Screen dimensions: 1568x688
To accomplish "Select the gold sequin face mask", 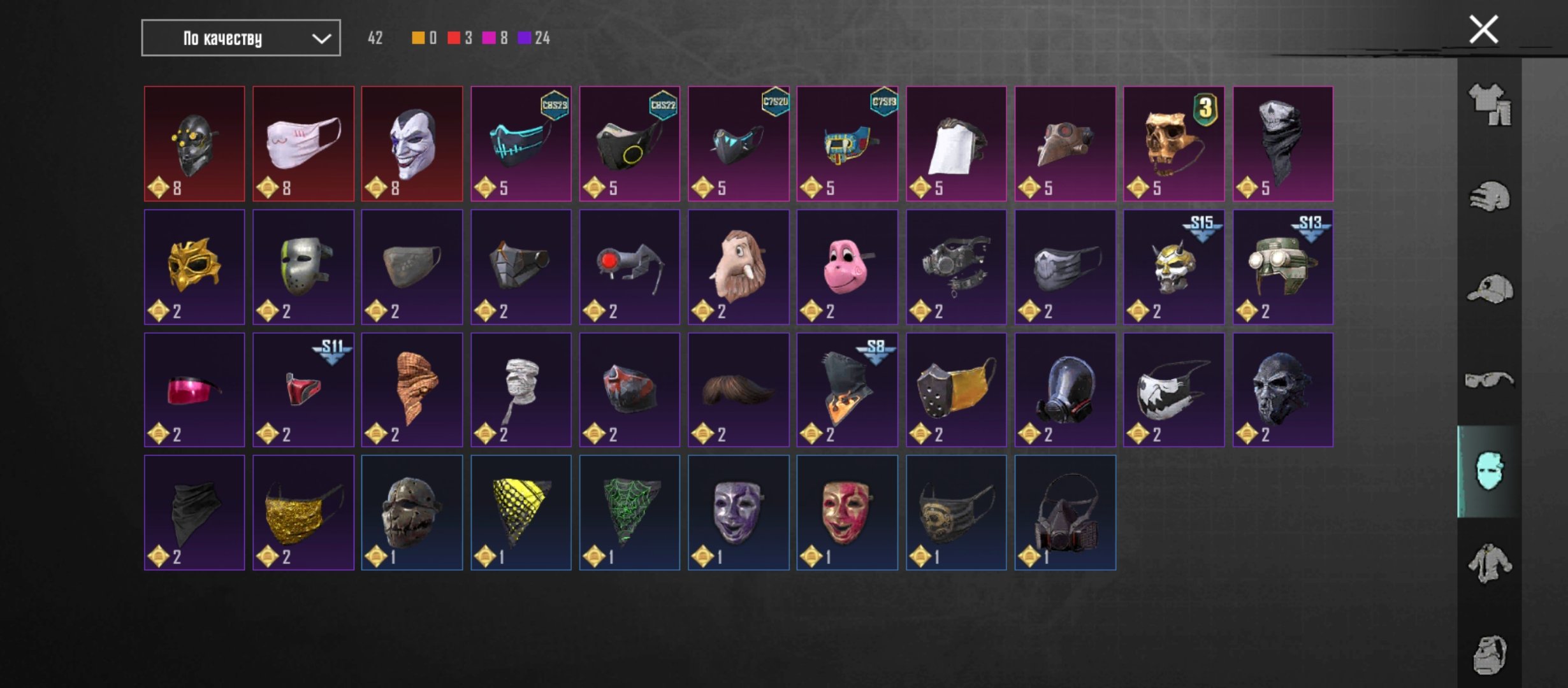I will 303,513.
